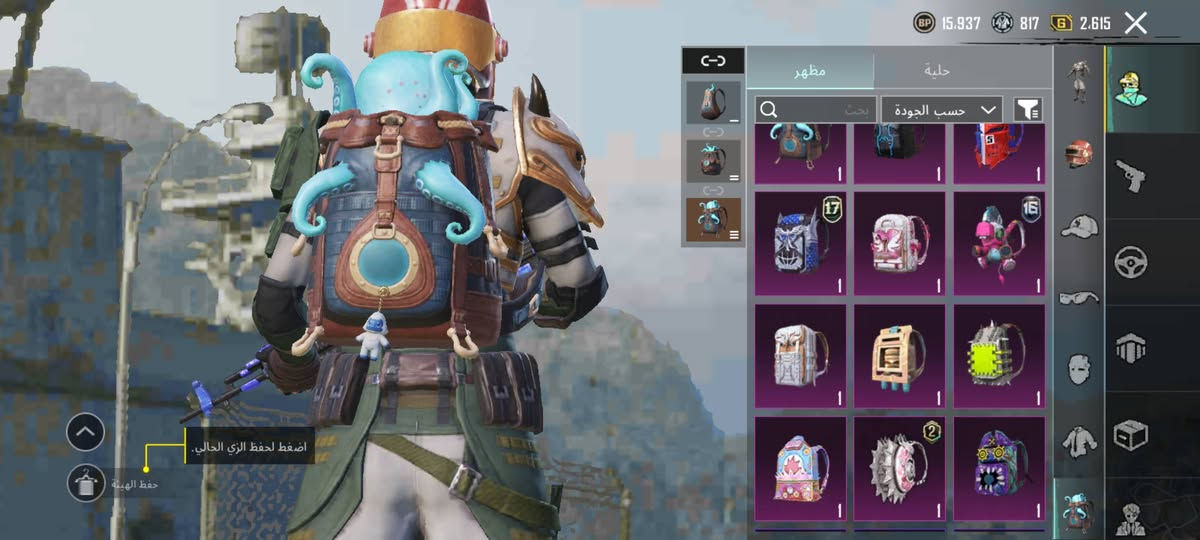Open the steering wheel vehicle category
This screenshot has height=540, width=1200.
(1130, 262)
